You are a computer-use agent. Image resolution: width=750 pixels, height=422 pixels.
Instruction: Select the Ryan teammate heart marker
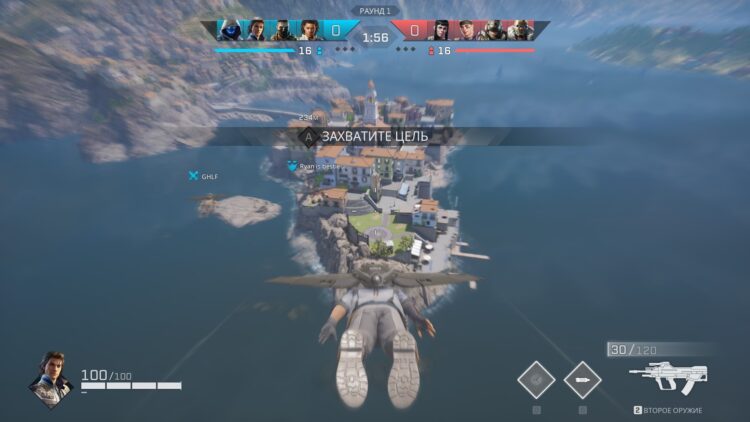coord(292,167)
